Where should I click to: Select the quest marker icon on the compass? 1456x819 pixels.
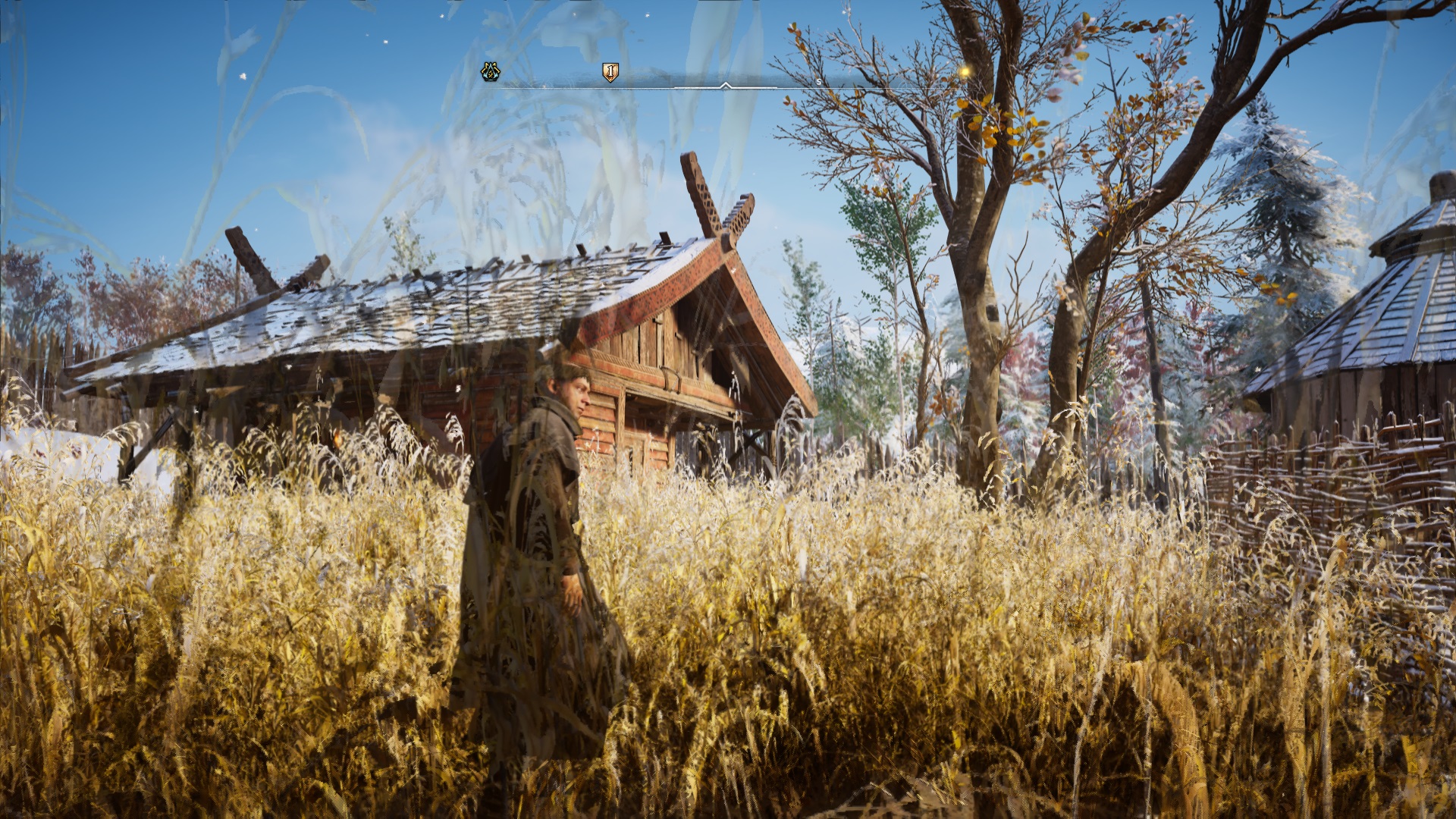coord(491,72)
